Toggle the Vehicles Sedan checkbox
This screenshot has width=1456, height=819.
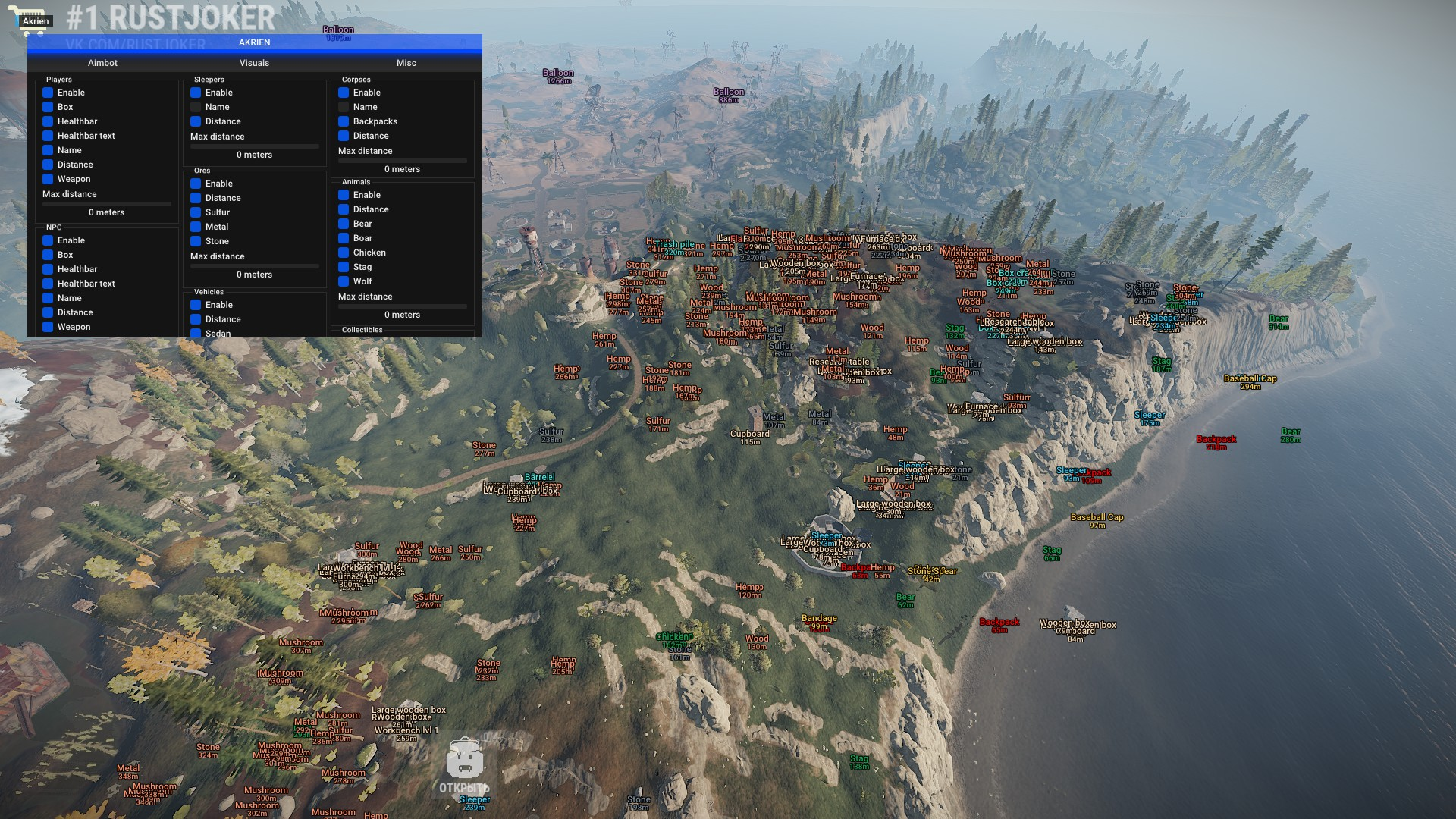(x=196, y=333)
